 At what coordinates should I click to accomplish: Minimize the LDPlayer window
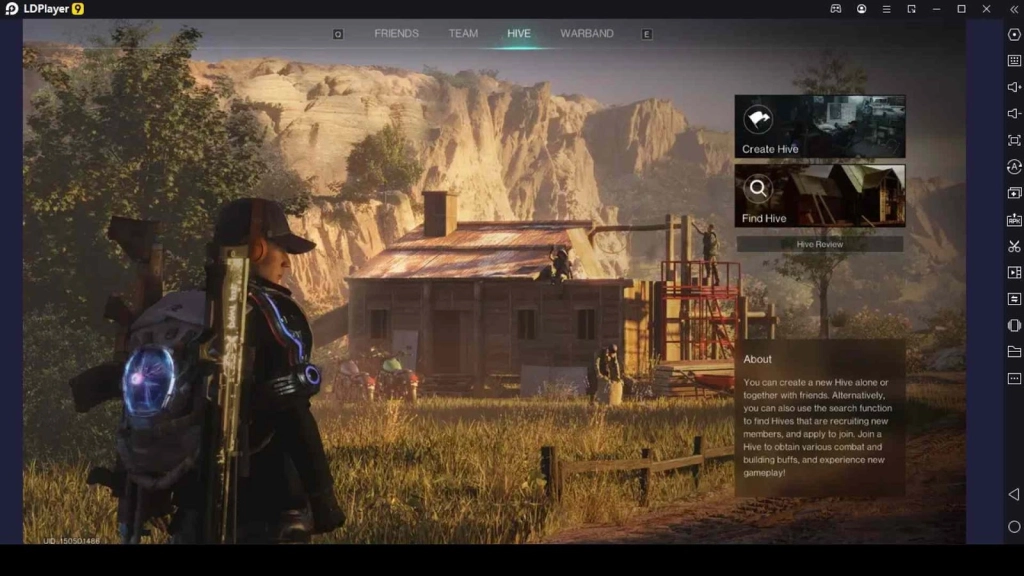(937, 9)
